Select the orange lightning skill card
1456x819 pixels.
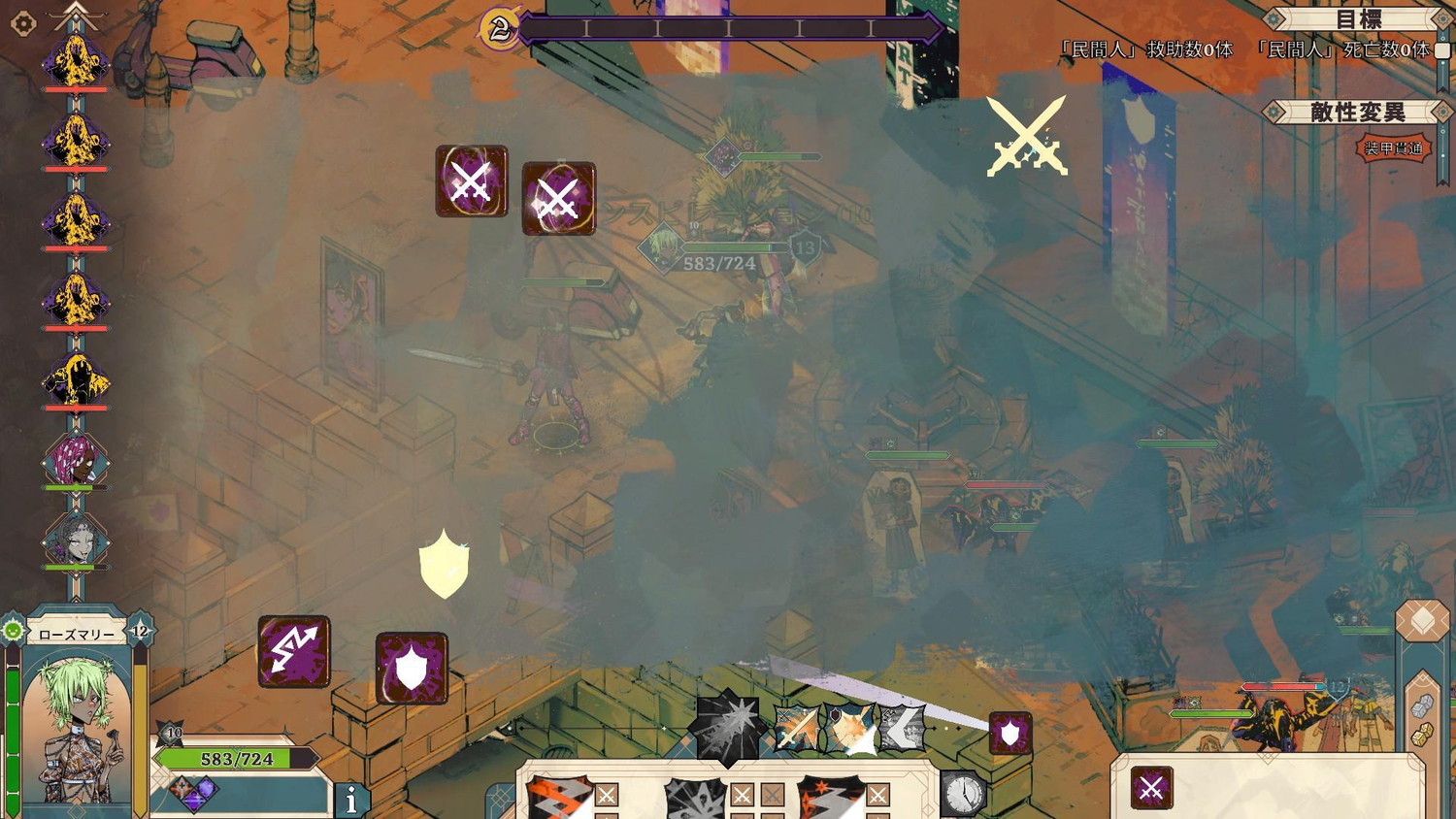coord(558,798)
